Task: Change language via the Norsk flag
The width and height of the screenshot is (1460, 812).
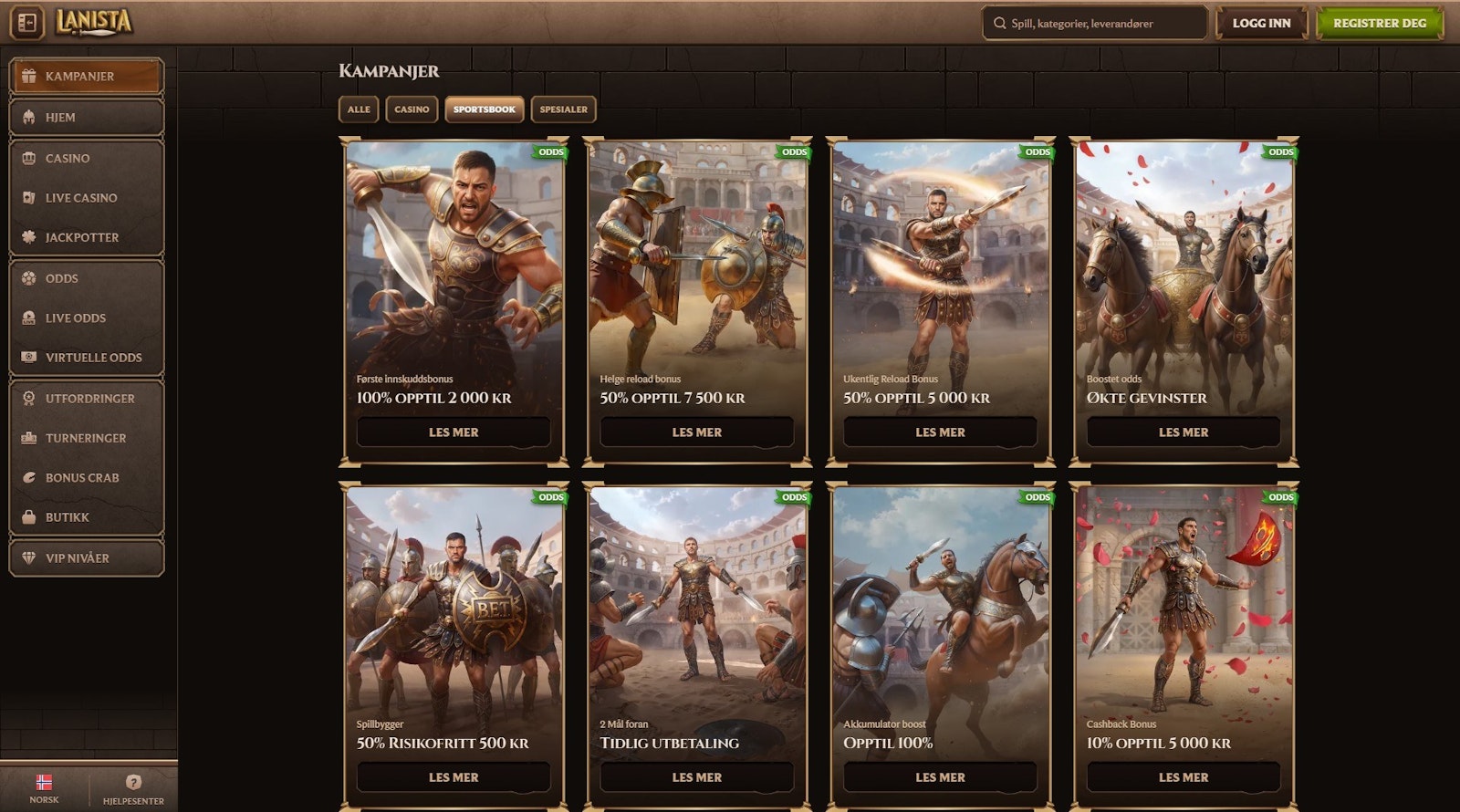Action: pyautogui.click(x=44, y=788)
